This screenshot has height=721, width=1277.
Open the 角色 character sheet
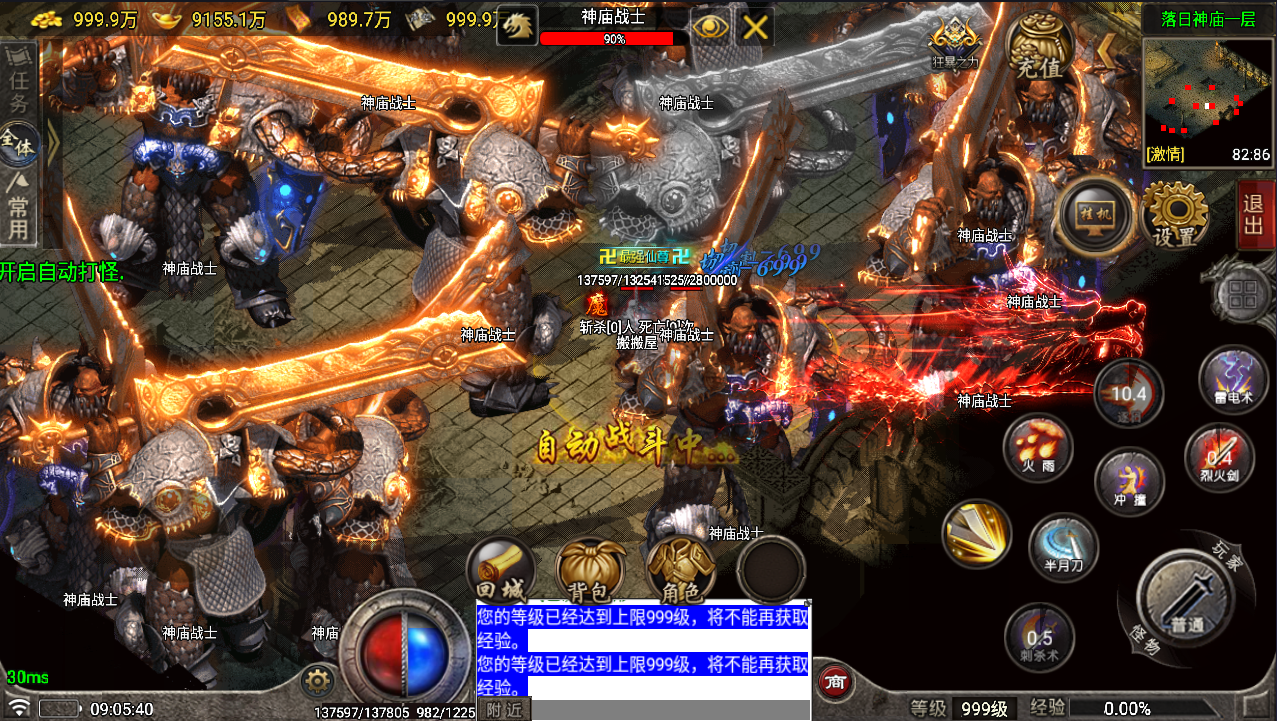(x=681, y=572)
